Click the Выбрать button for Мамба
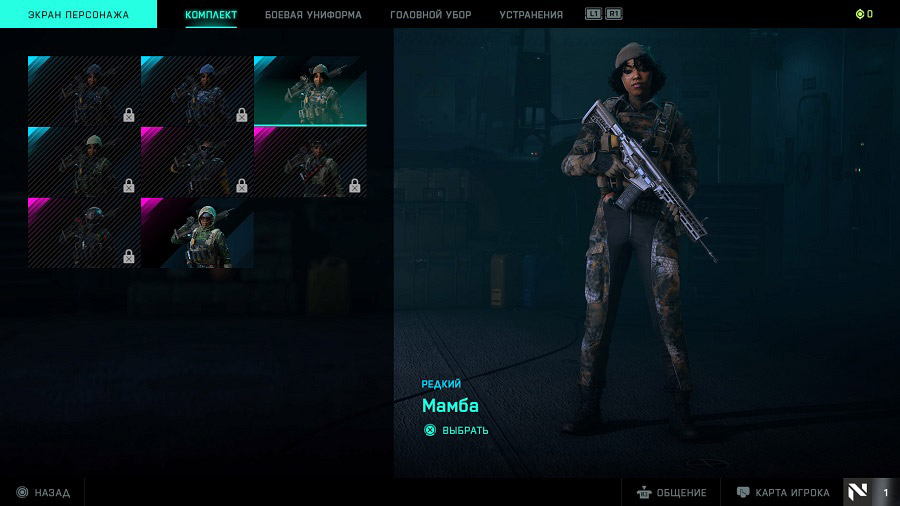Image resolution: width=900 pixels, height=506 pixels. 457,431
